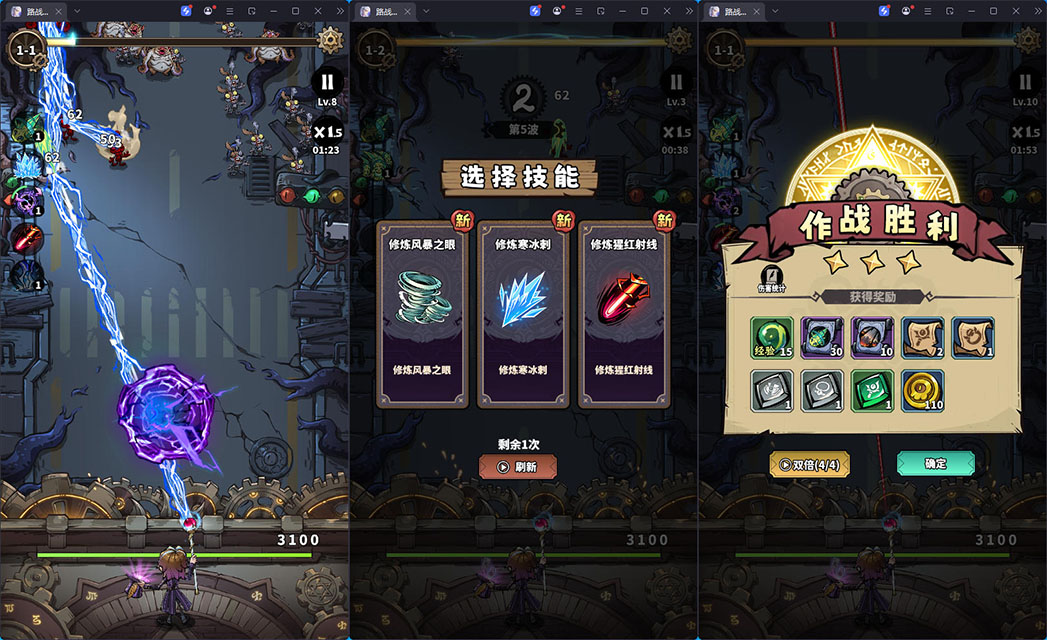
Task: Choose the 修炼风暴之眼 skill card
Action: tap(422, 314)
